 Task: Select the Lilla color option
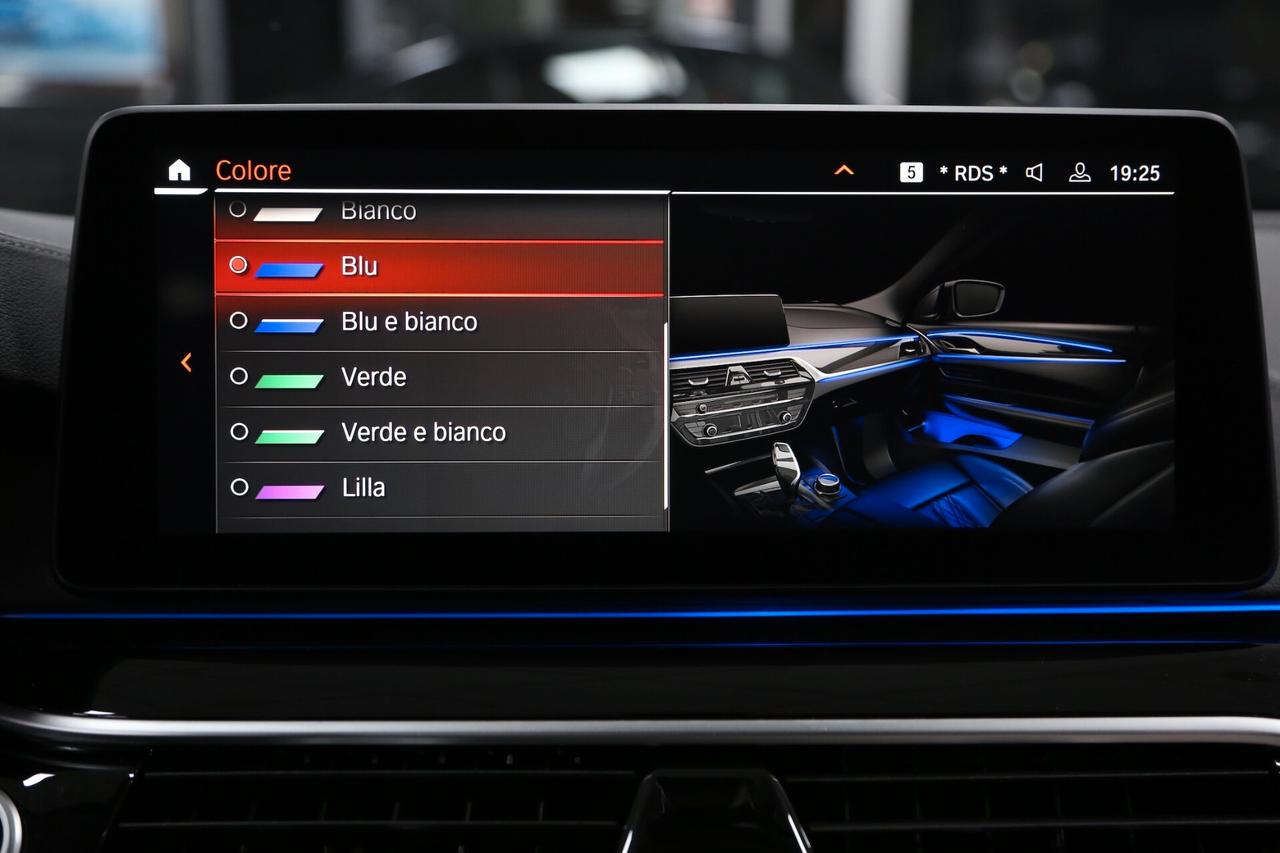pyautogui.click(x=440, y=489)
